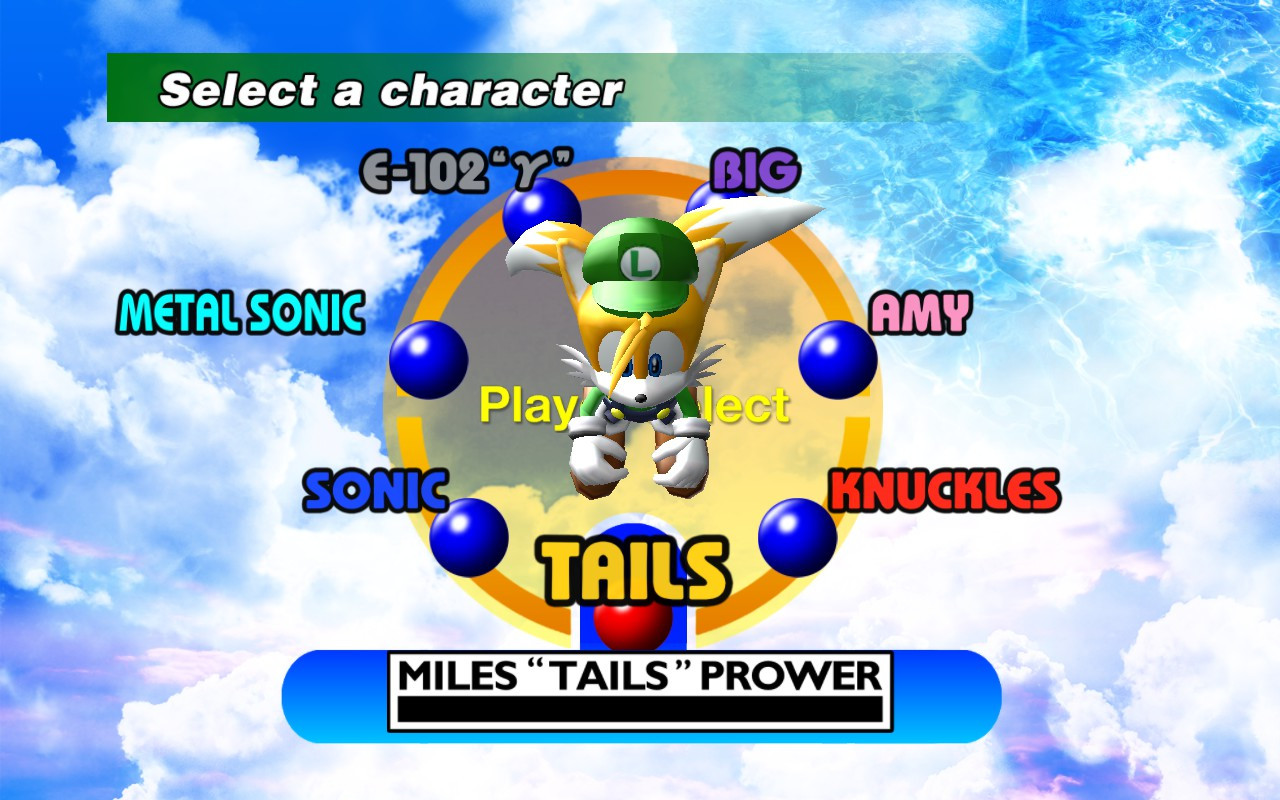Switch selection to AMY
The height and width of the screenshot is (800, 1280).
[919, 313]
